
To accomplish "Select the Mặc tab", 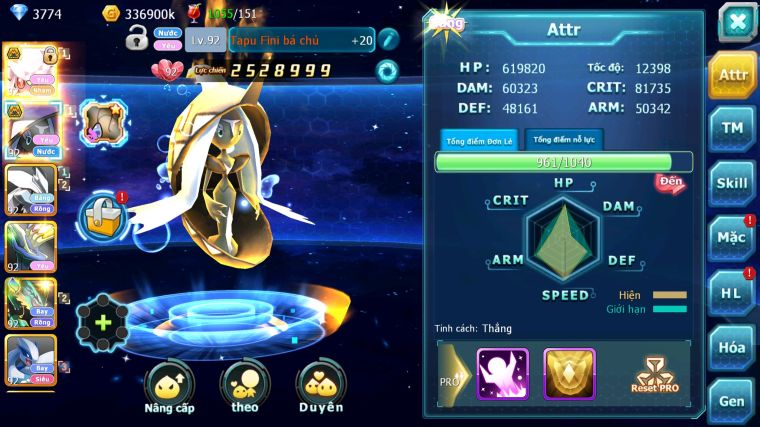I will pyautogui.click(x=732, y=237).
